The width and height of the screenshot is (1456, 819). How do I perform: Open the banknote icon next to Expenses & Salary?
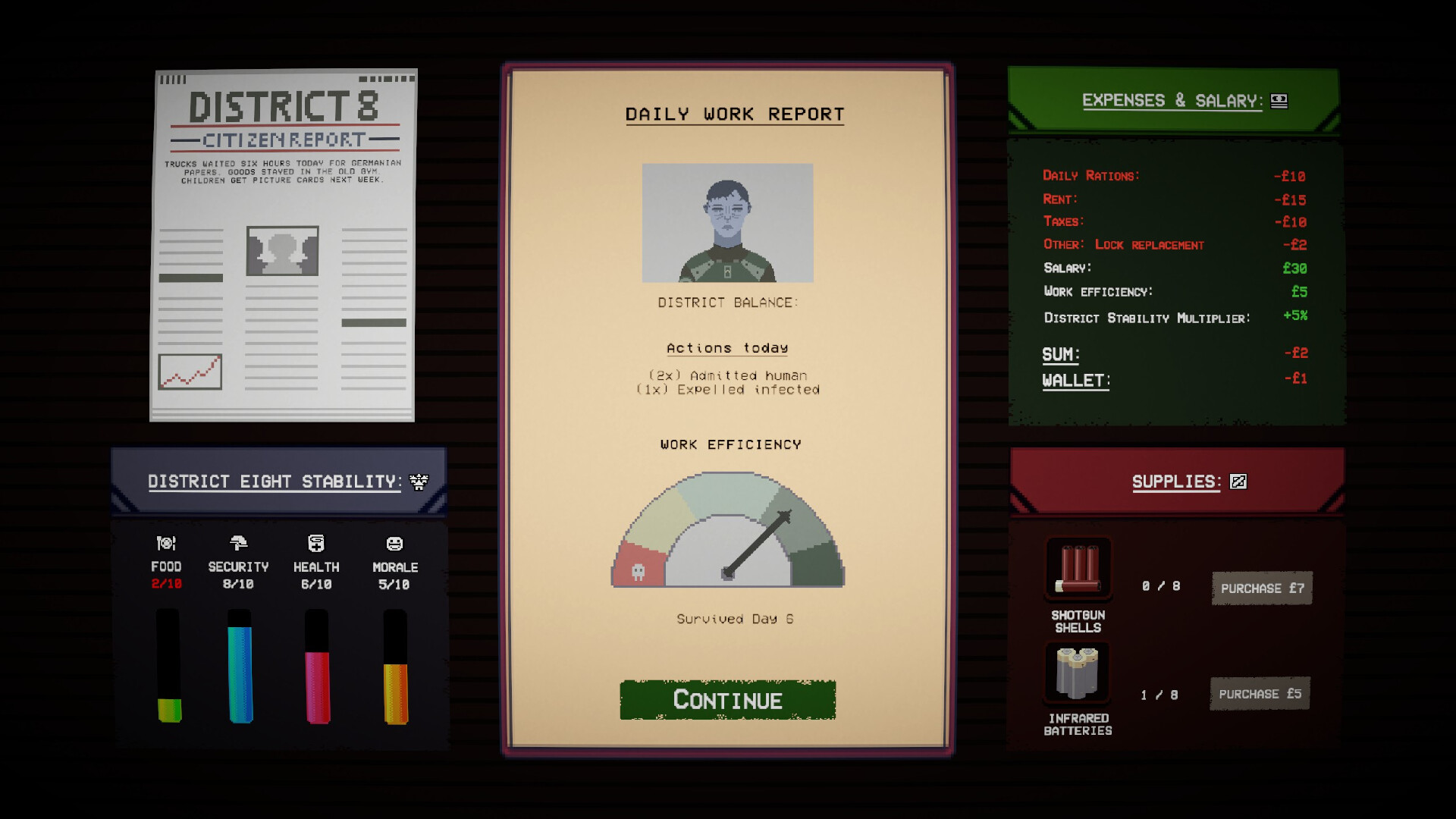pyautogui.click(x=1281, y=99)
